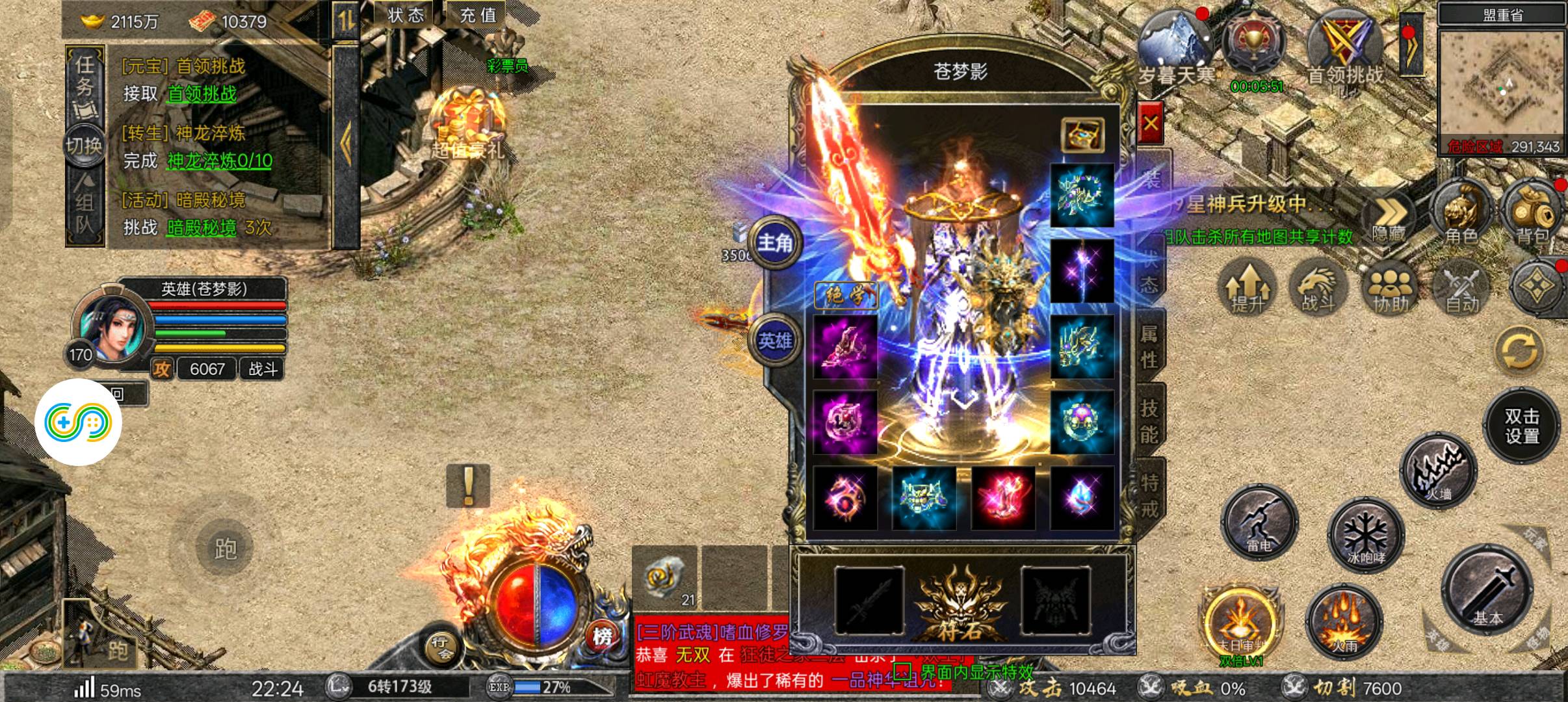Open the 首领挑战 boss challenge event
Viewport: 1568px width, 702px height.
point(1344,49)
